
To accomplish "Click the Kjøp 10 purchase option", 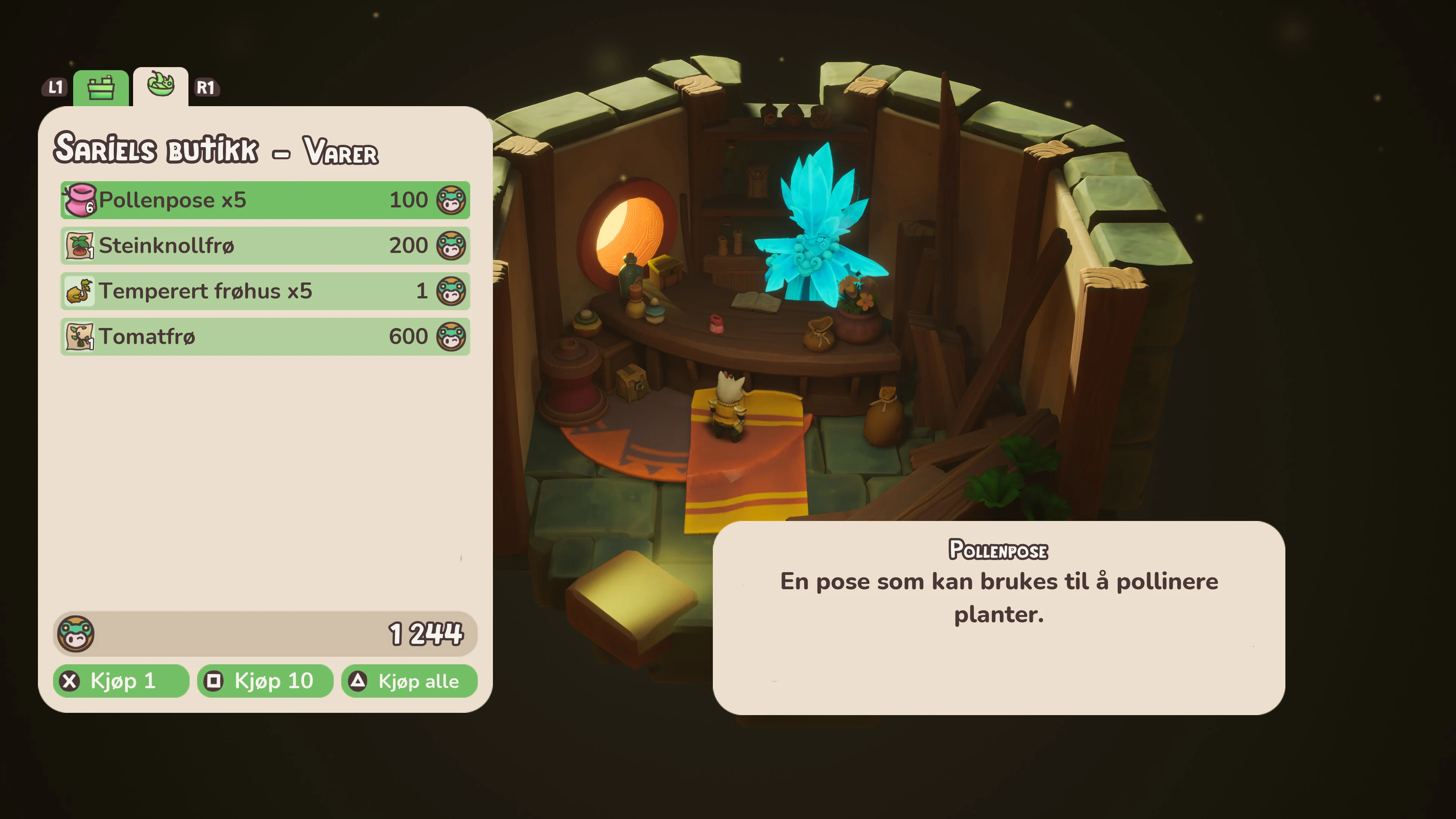I will point(264,681).
